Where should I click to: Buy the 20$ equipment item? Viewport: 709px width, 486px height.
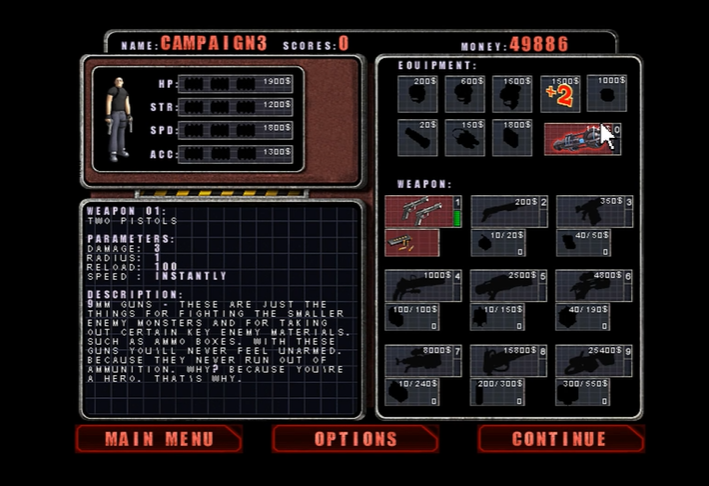tap(417, 138)
